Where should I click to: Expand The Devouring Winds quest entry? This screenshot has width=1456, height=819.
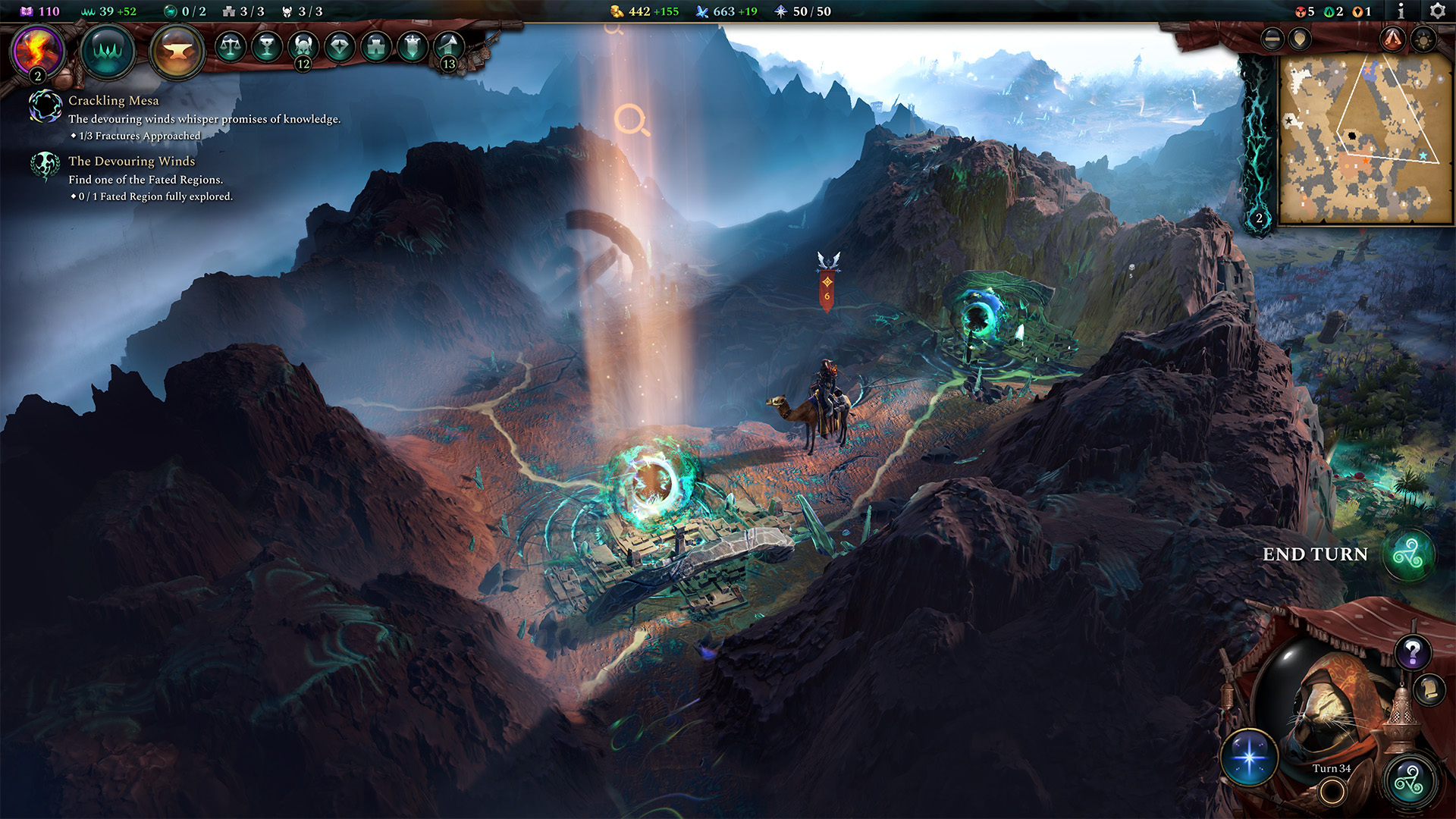point(130,161)
